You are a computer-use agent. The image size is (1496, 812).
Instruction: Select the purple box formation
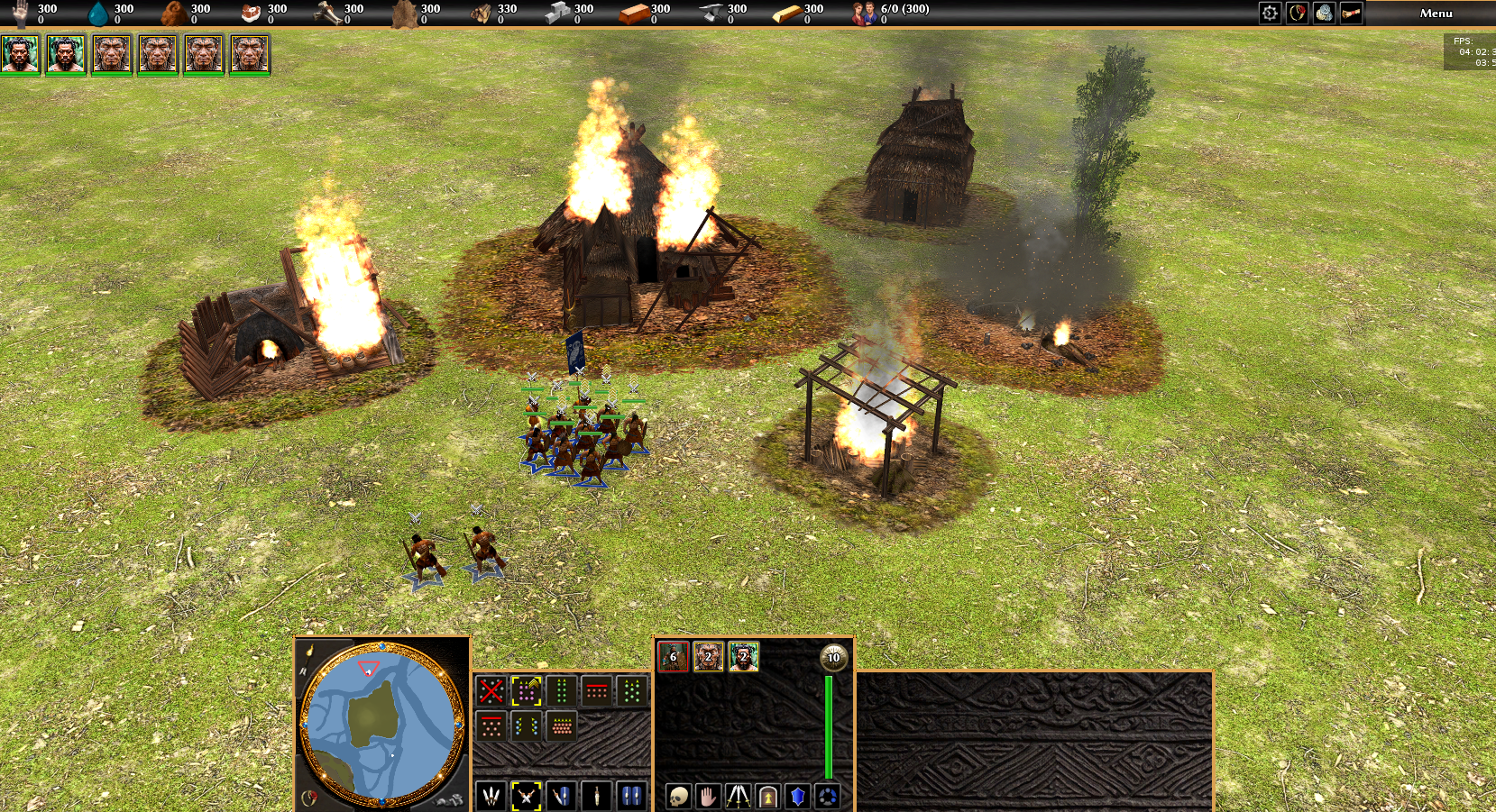tap(527, 691)
